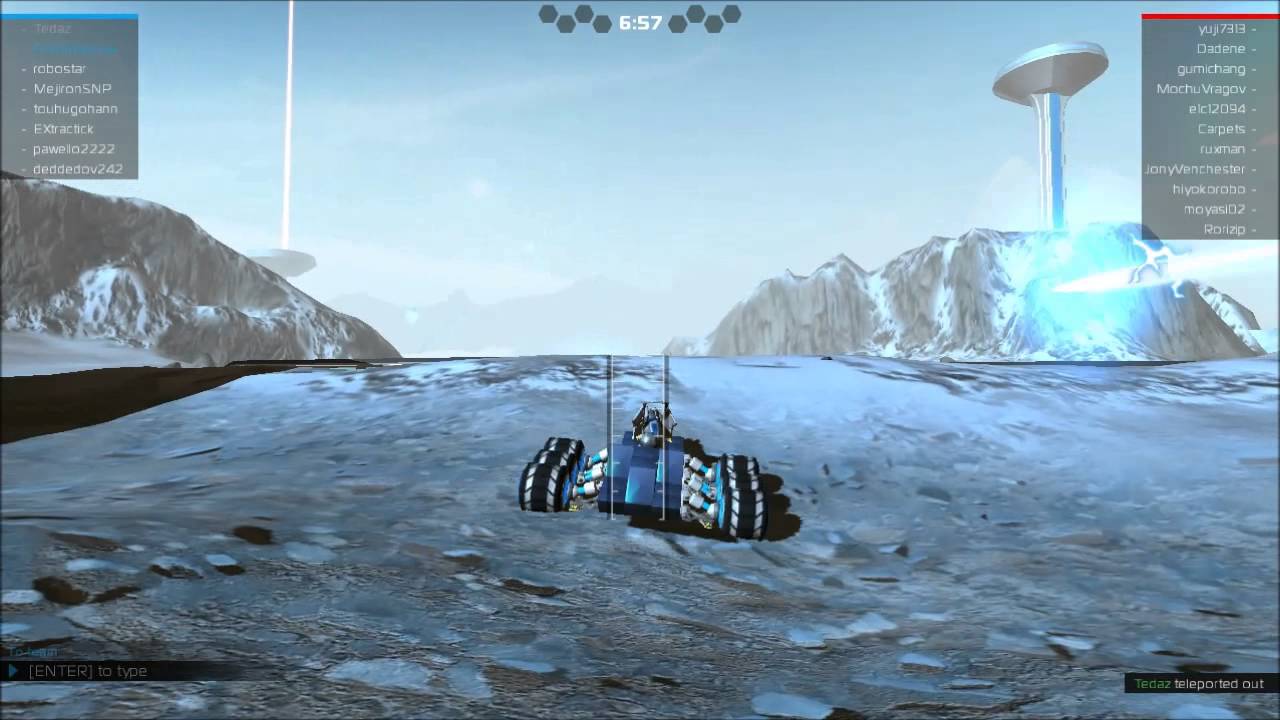Select MochuVragov in the red team roster
The height and width of the screenshot is (720, 1280).
tap(1203, 88)
